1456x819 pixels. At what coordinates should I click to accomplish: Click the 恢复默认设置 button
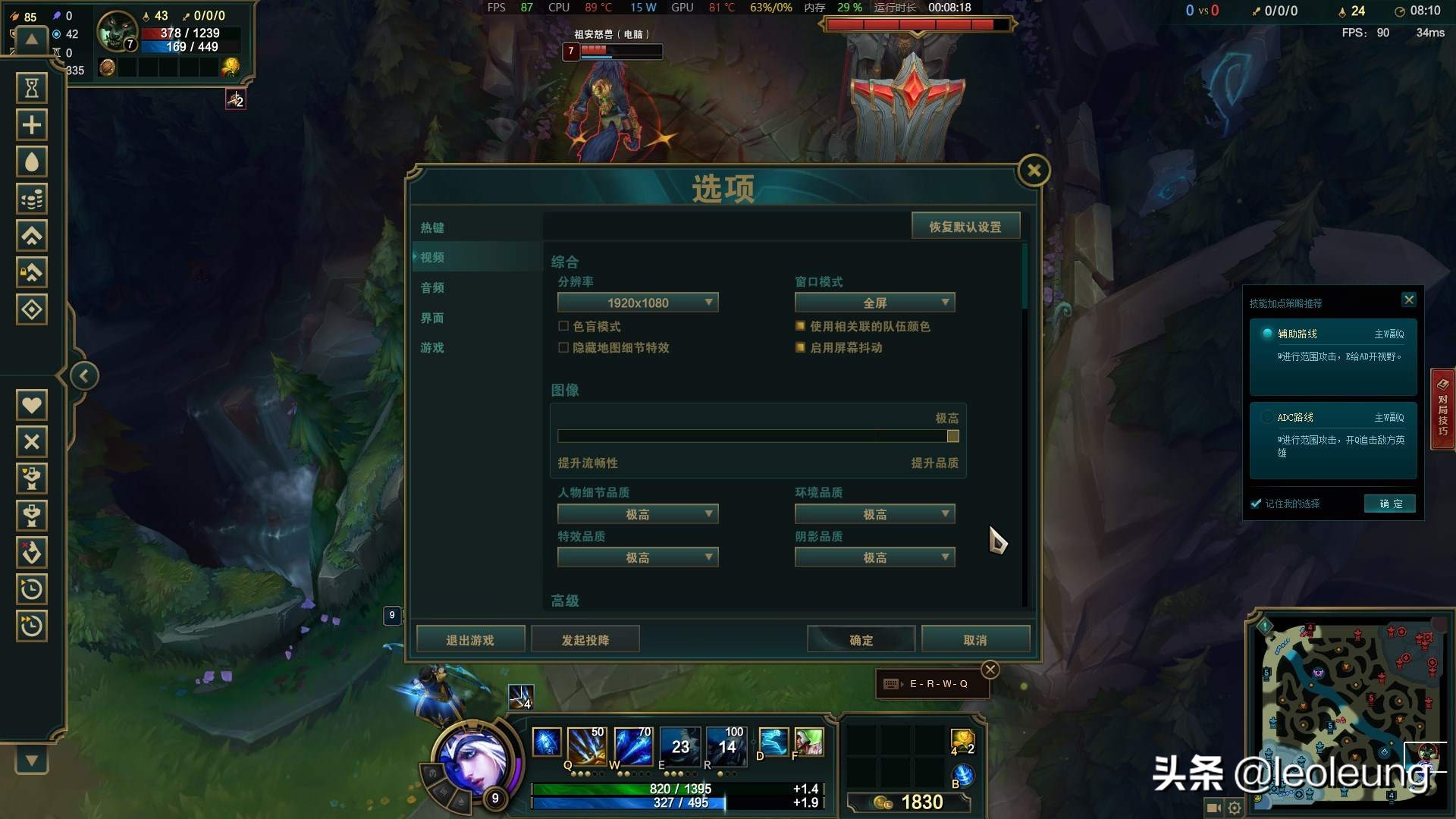coord(965,225)
